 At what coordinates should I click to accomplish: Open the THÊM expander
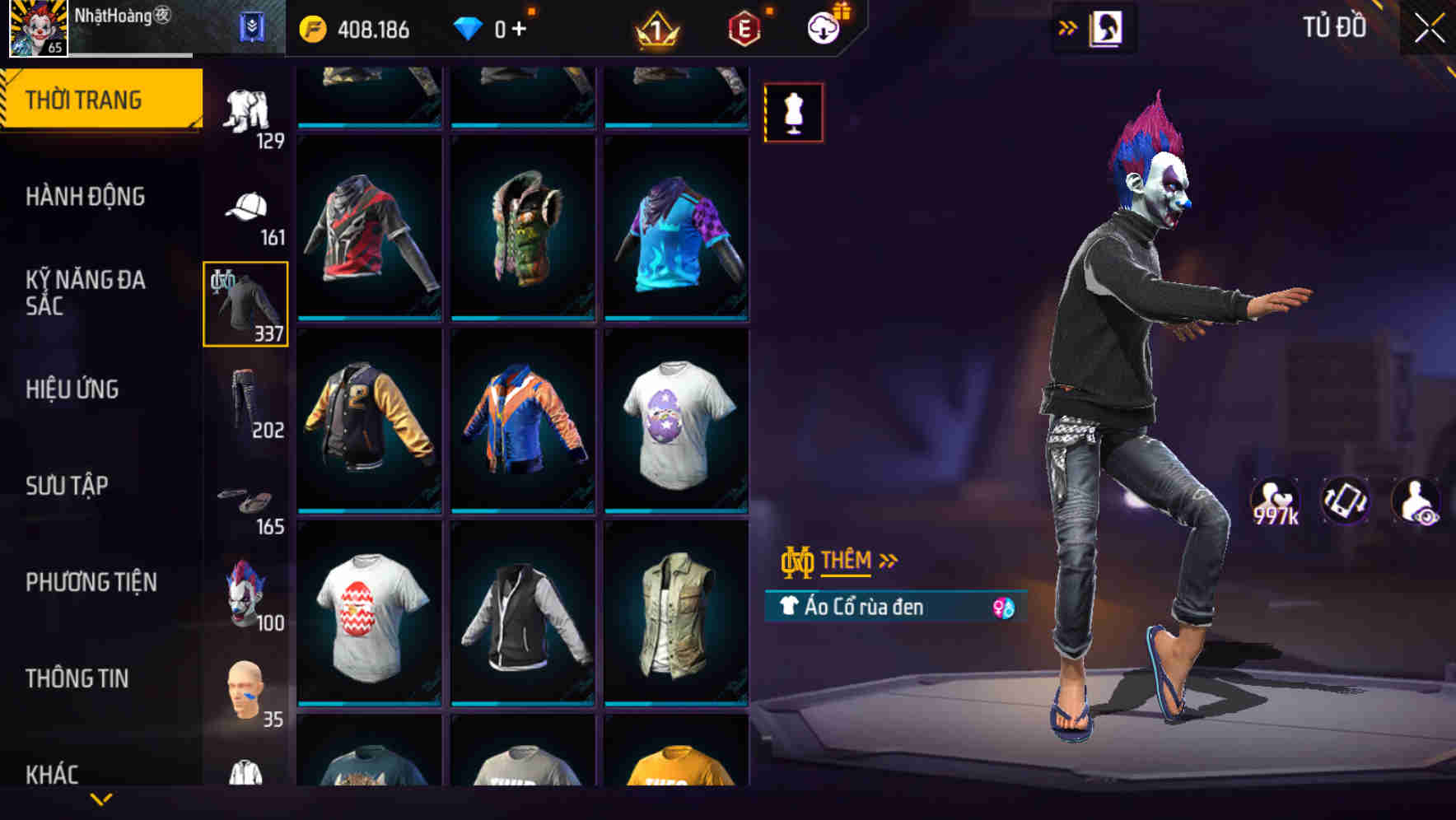pos(848,561)
